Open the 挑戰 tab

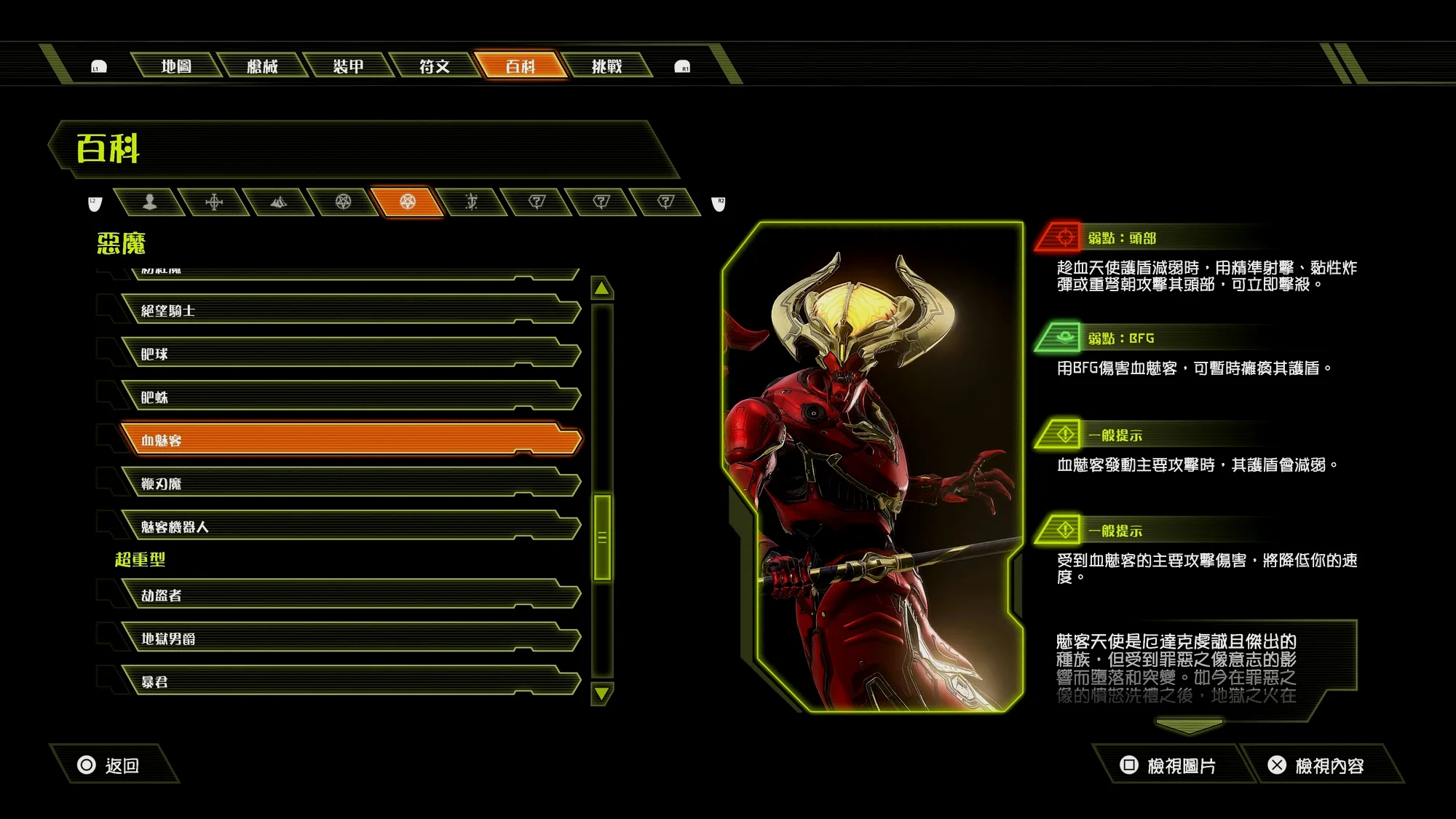(606, 66)
